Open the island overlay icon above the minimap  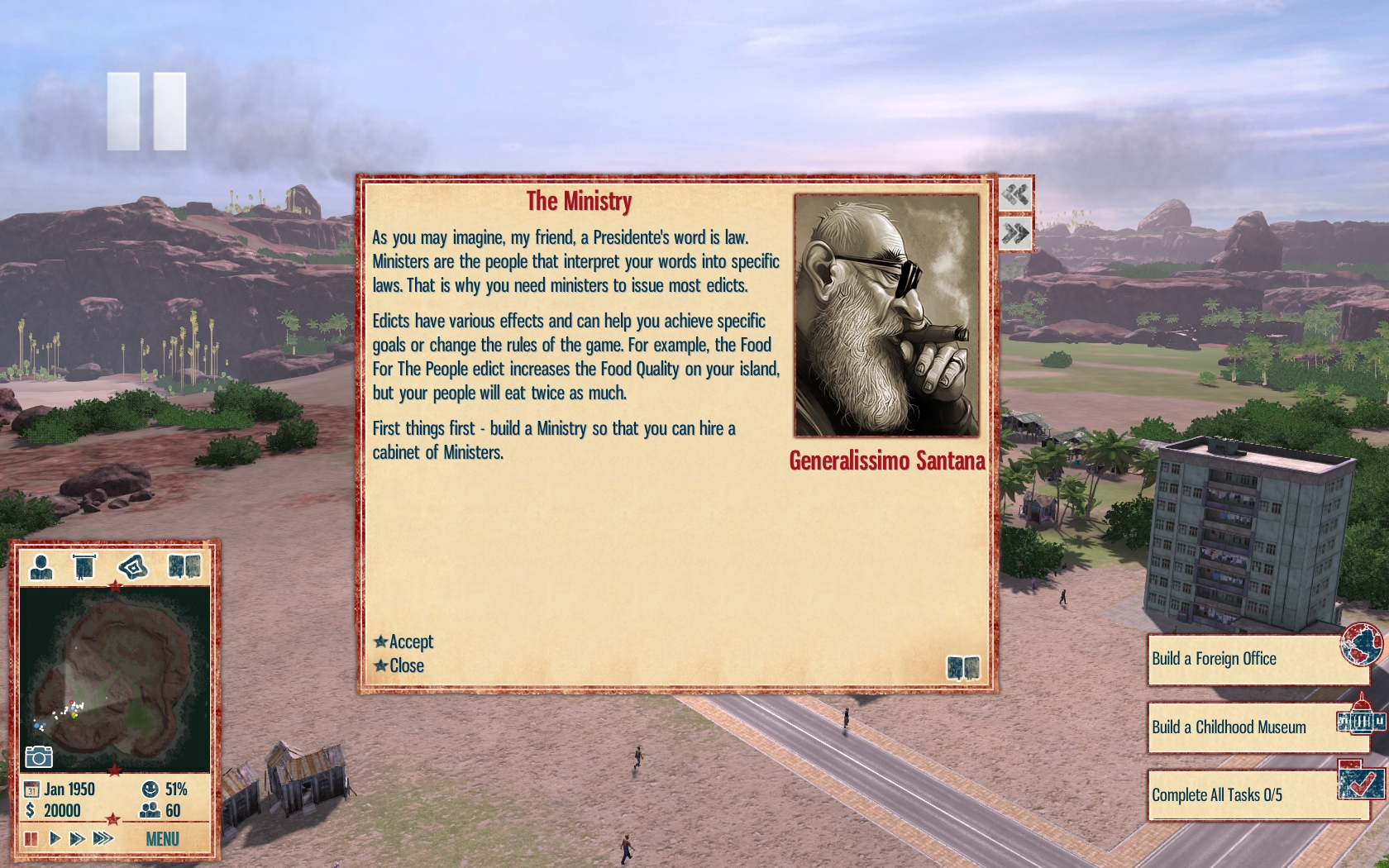(x=132, y=567)
